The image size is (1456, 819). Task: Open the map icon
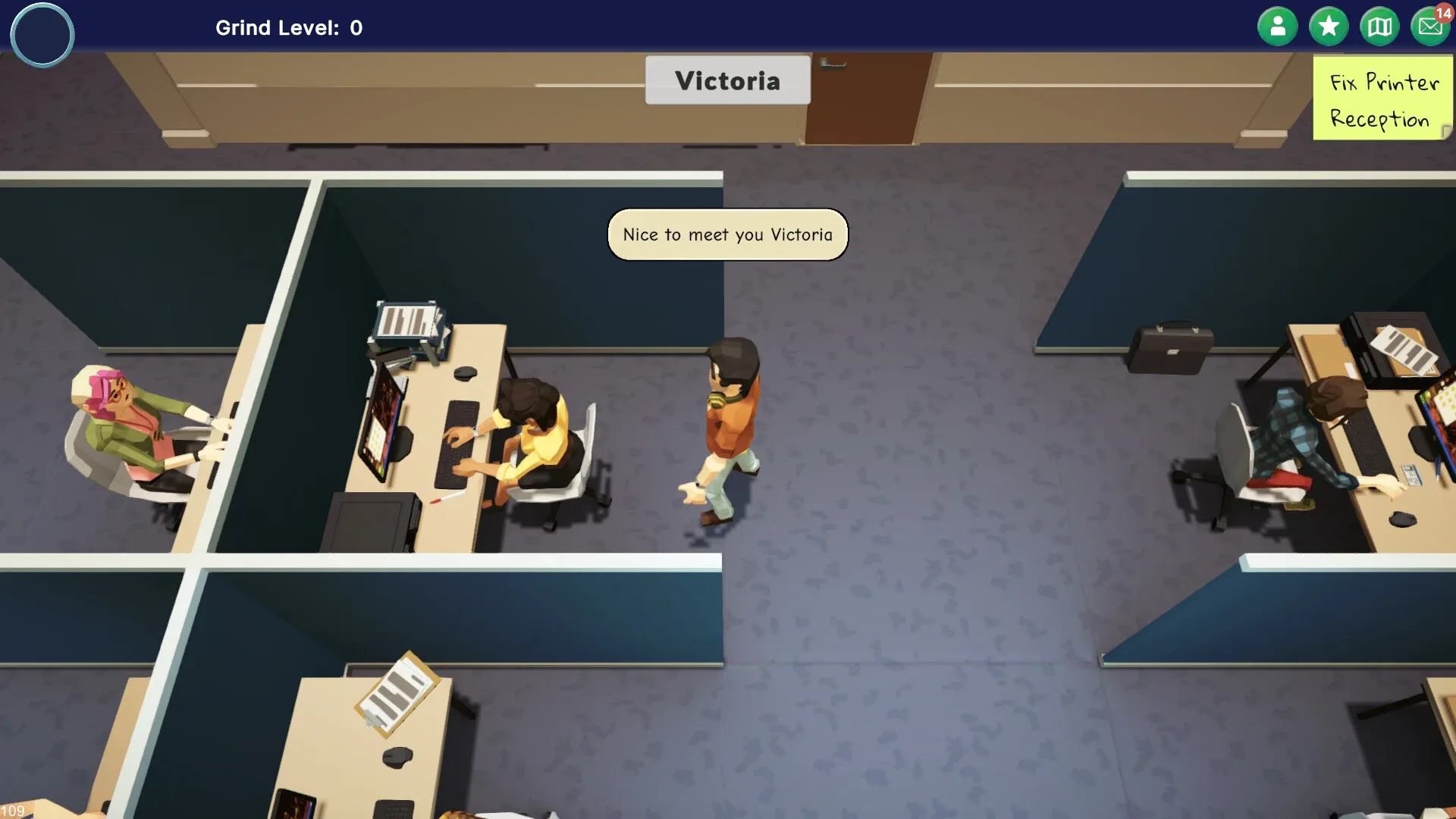pos(1379,25)
